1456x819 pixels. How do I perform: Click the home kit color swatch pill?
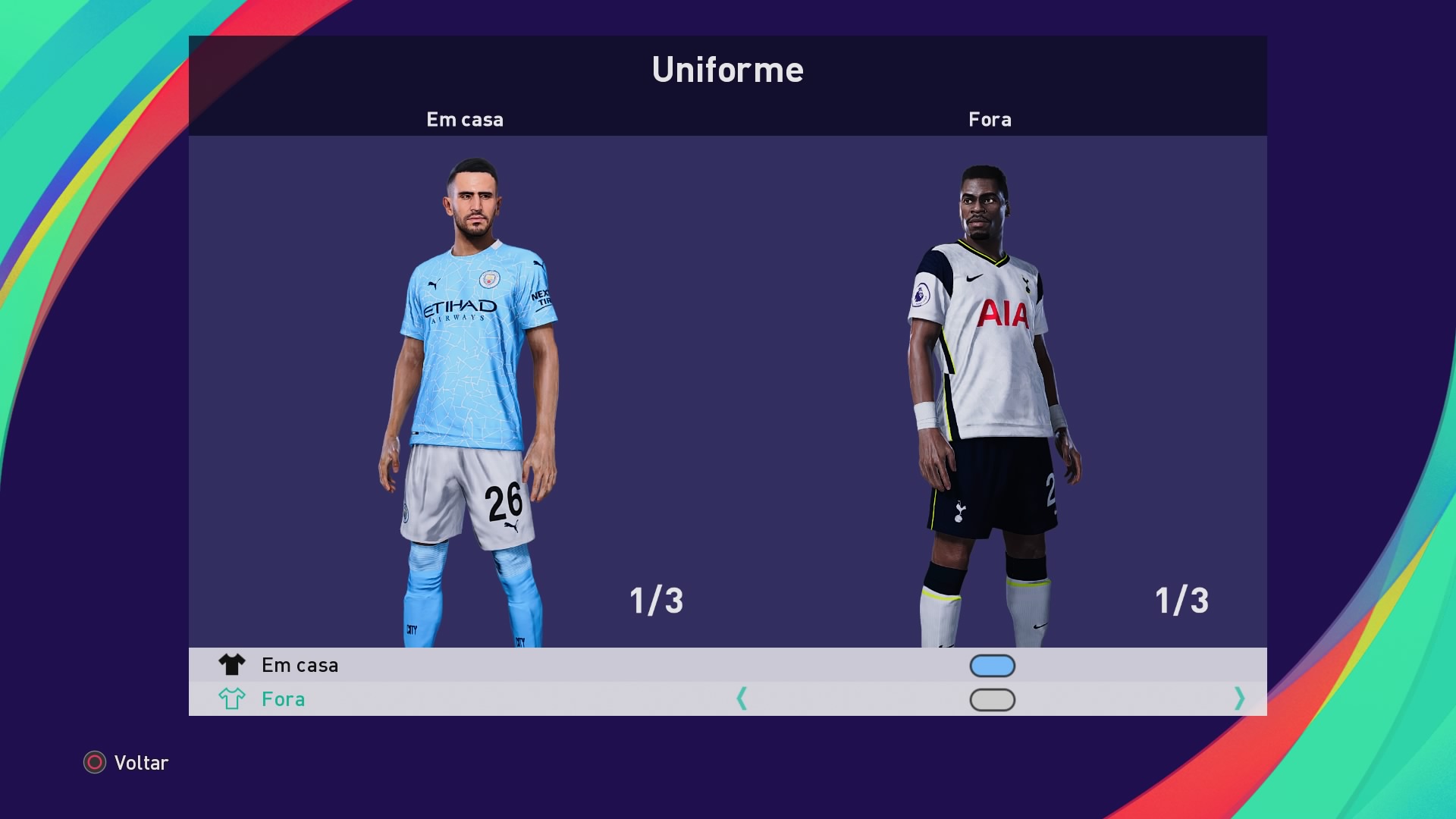(x=992, y=665)
